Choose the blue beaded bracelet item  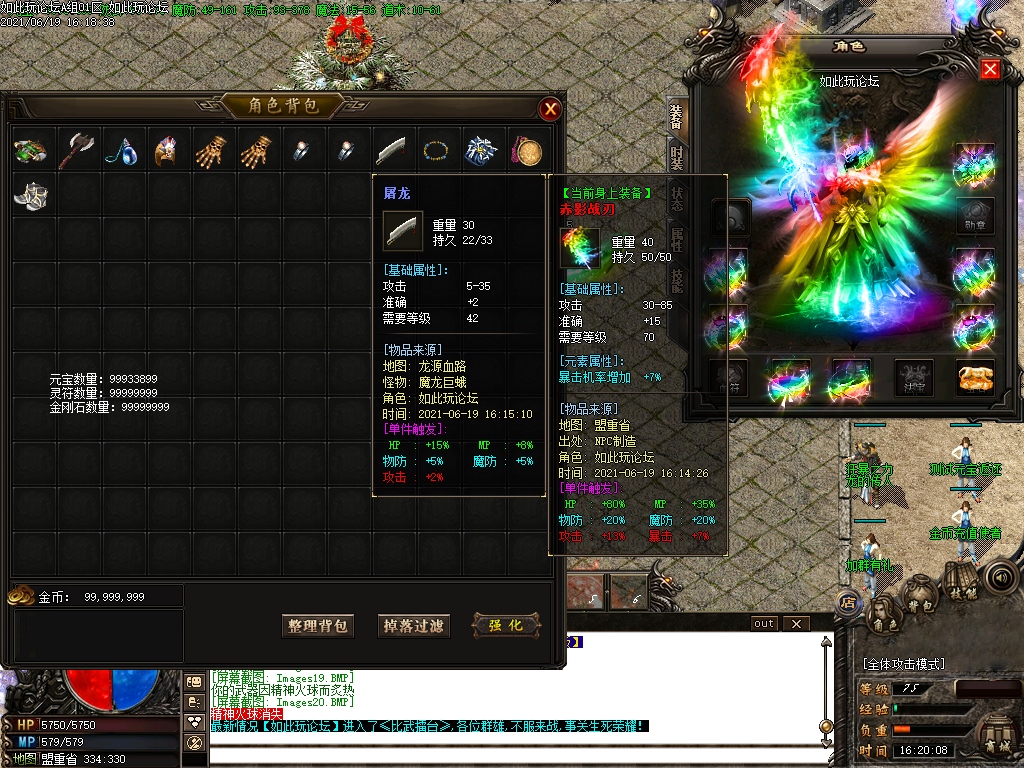point(436,151)
